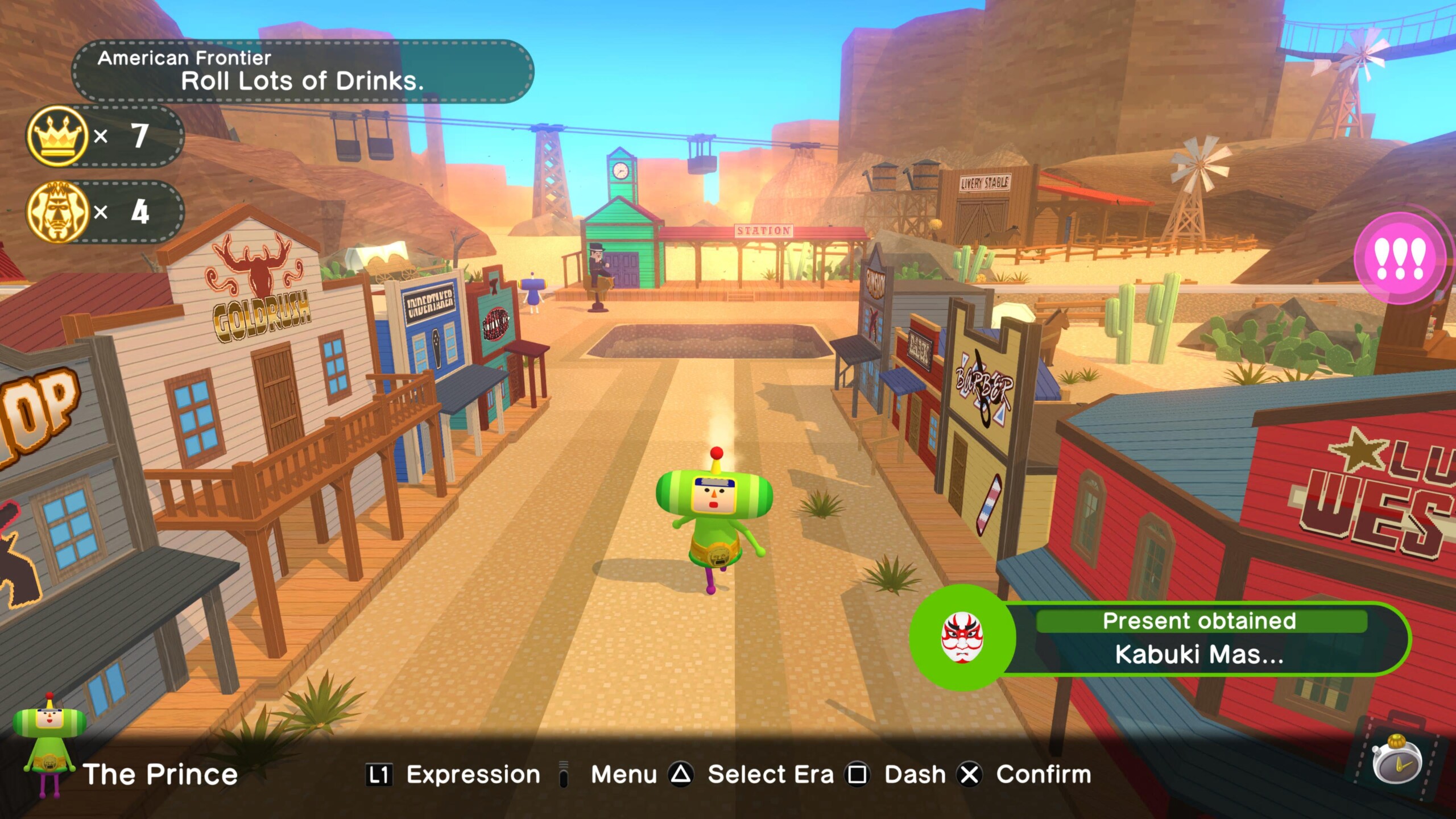Select The Prince character portrait
Screen dimensions: 1456x819
[x=49, y=745]
